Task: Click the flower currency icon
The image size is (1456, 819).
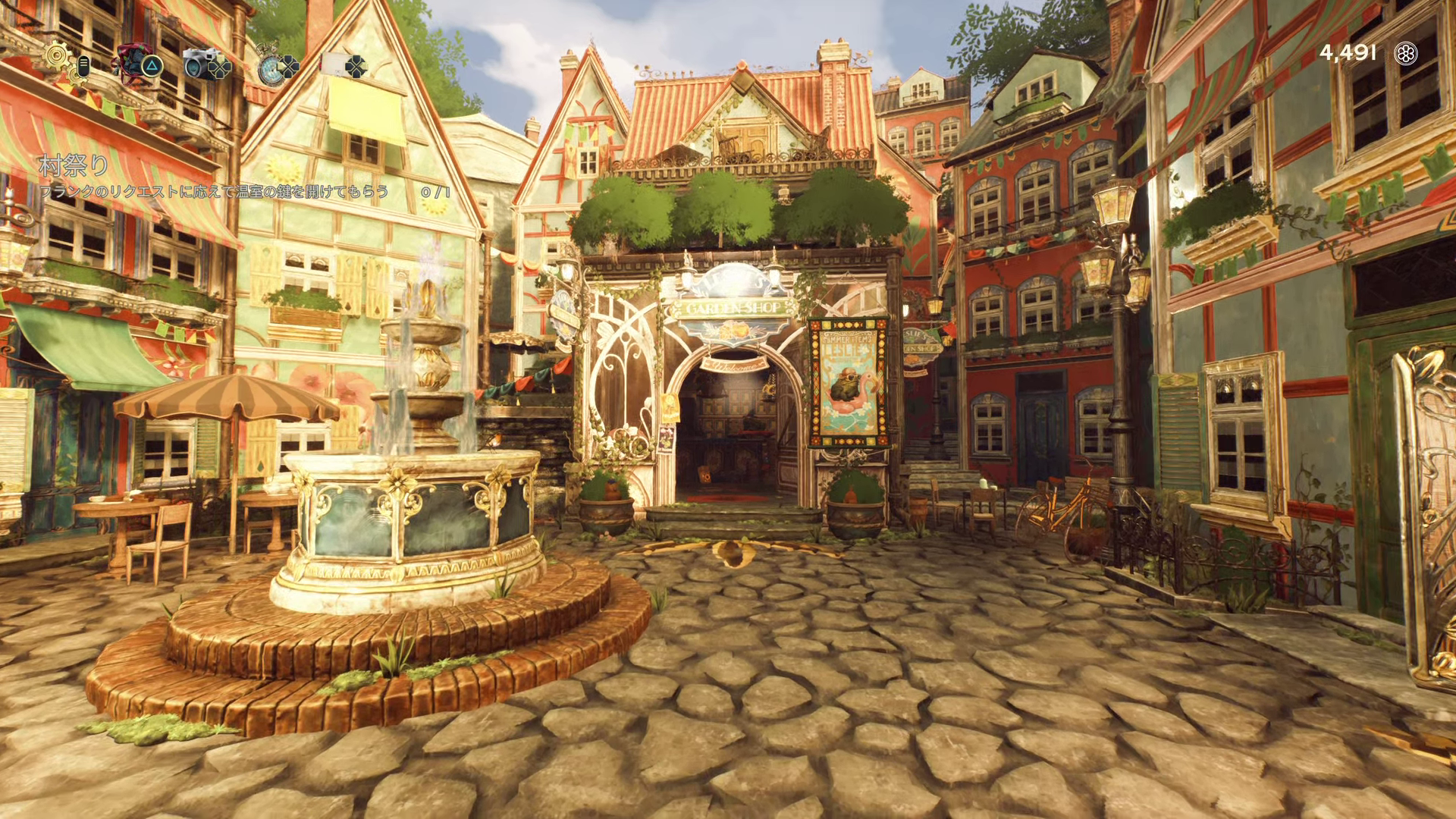Action: [x=1407, y=53]
